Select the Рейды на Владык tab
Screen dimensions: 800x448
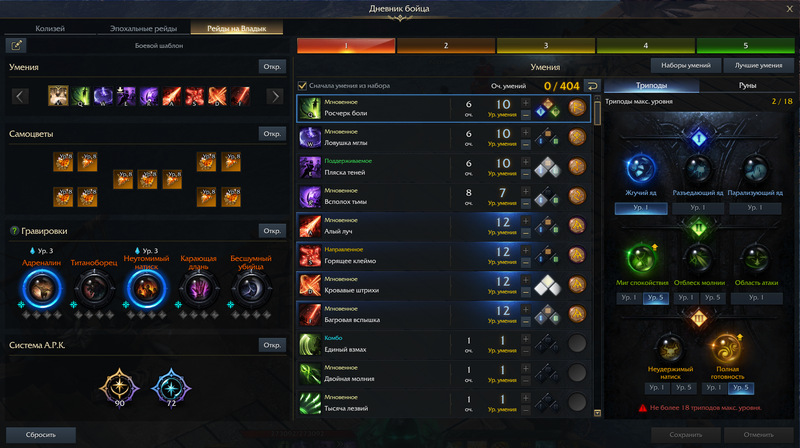tap(236, 29)
